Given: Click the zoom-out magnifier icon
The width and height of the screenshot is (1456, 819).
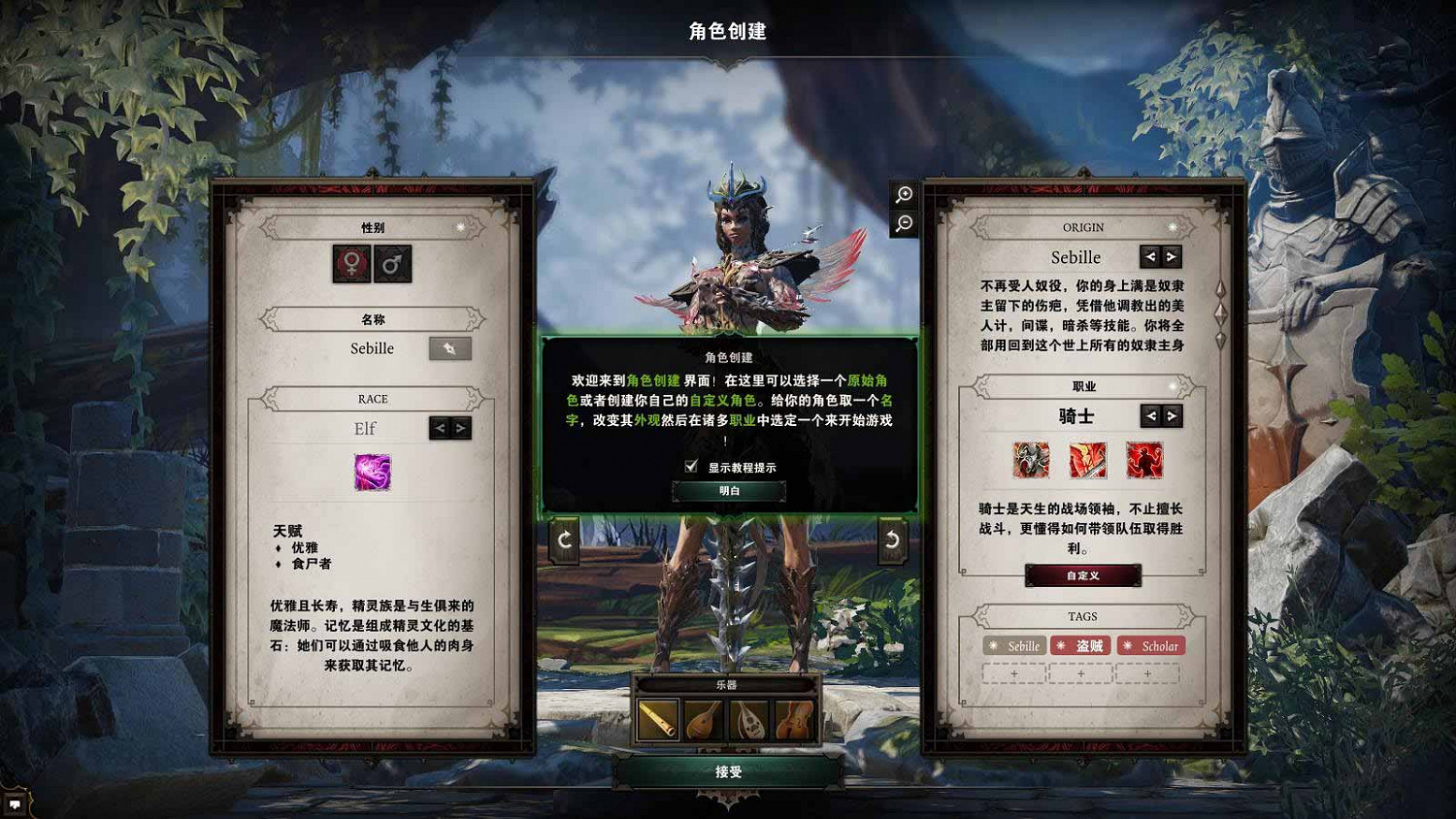Looking at the screenshot, I should [903, 224].
